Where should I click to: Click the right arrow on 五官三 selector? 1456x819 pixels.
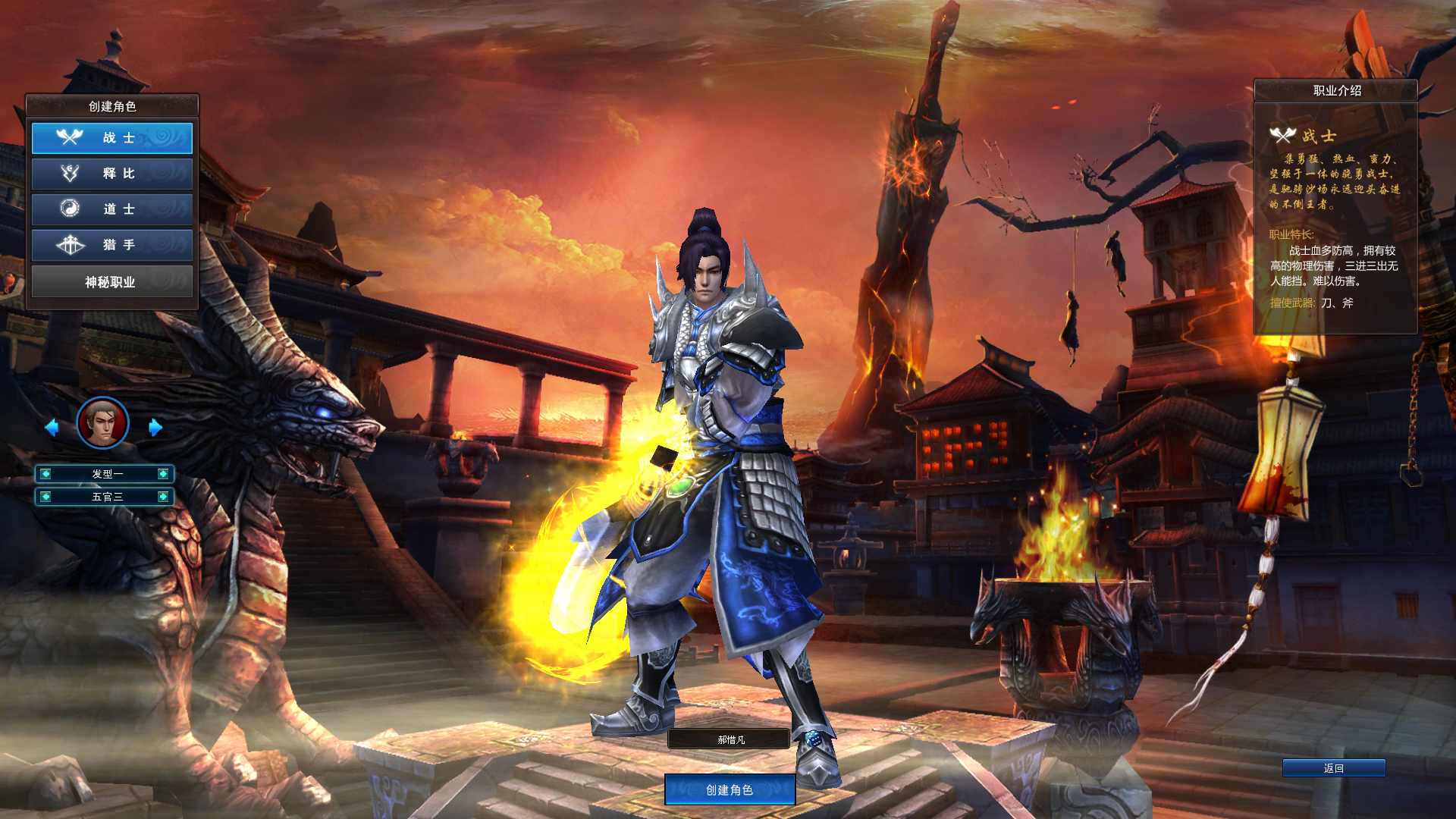(x=162, y=497)
